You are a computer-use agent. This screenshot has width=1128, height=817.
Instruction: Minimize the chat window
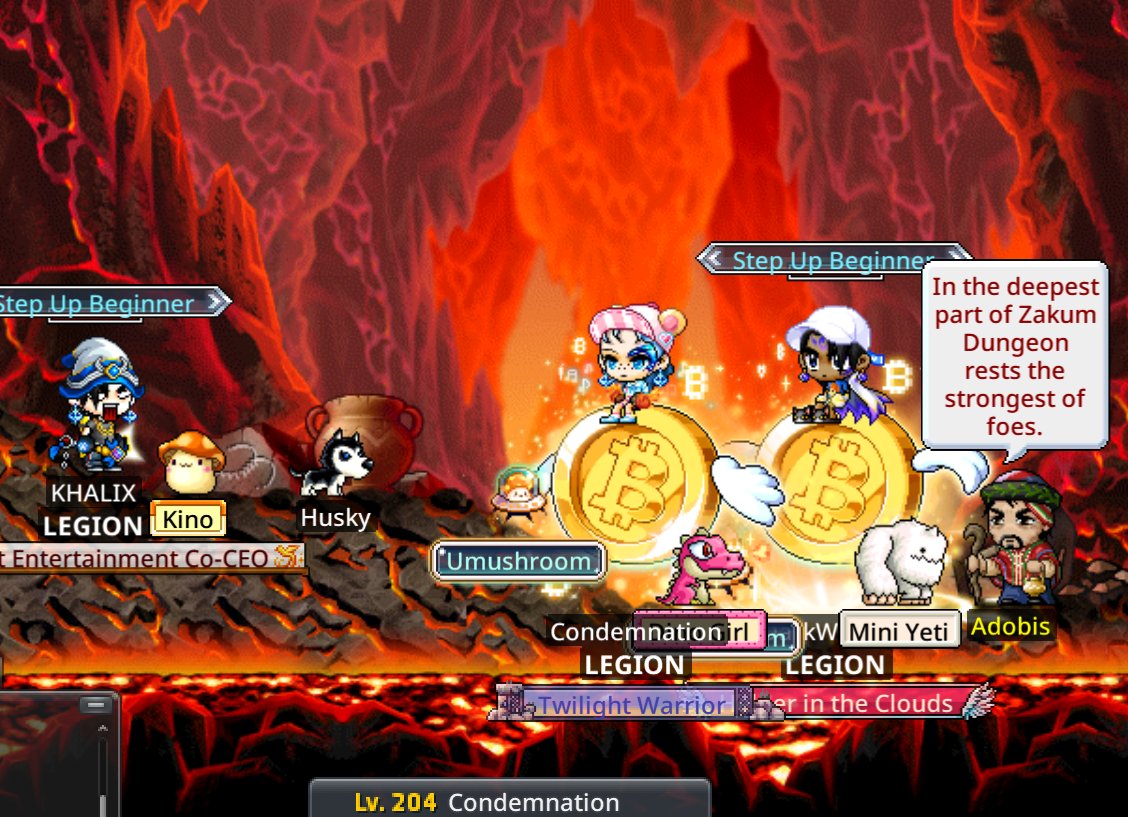(95, 705)
